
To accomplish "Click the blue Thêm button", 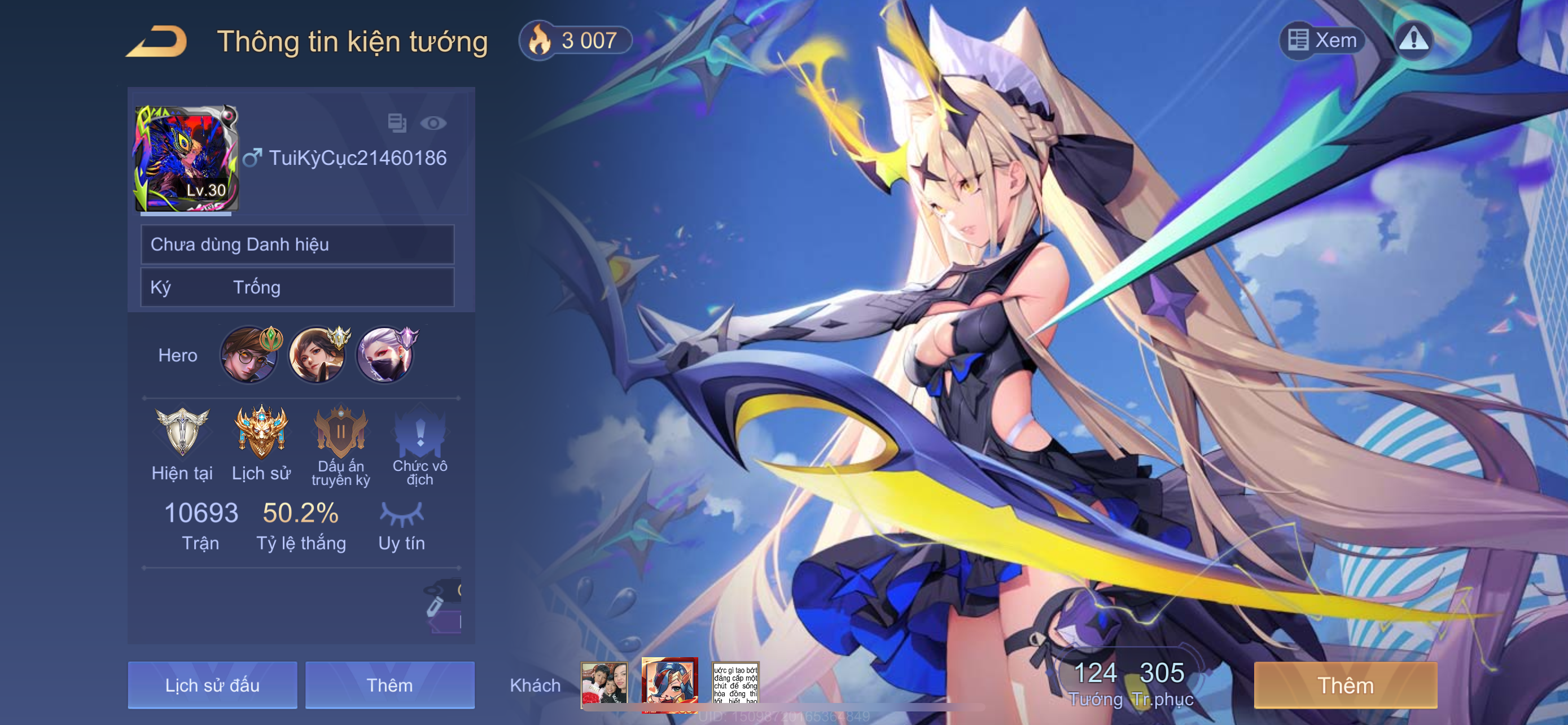I will coord(389,685).
